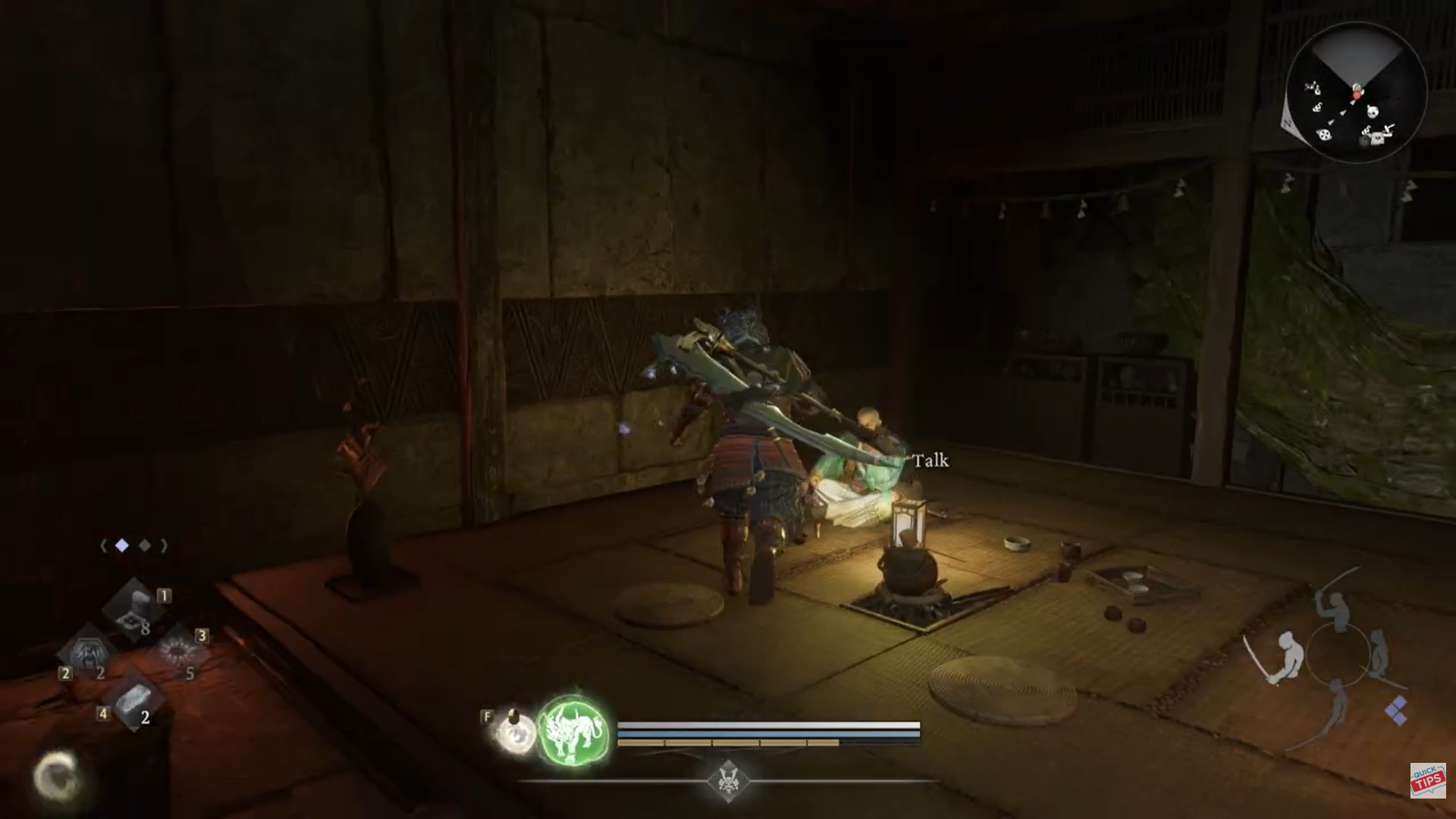Click the glowing Amrita orb beside the F key
The image size is (1456, 819).
coord(516,731)
